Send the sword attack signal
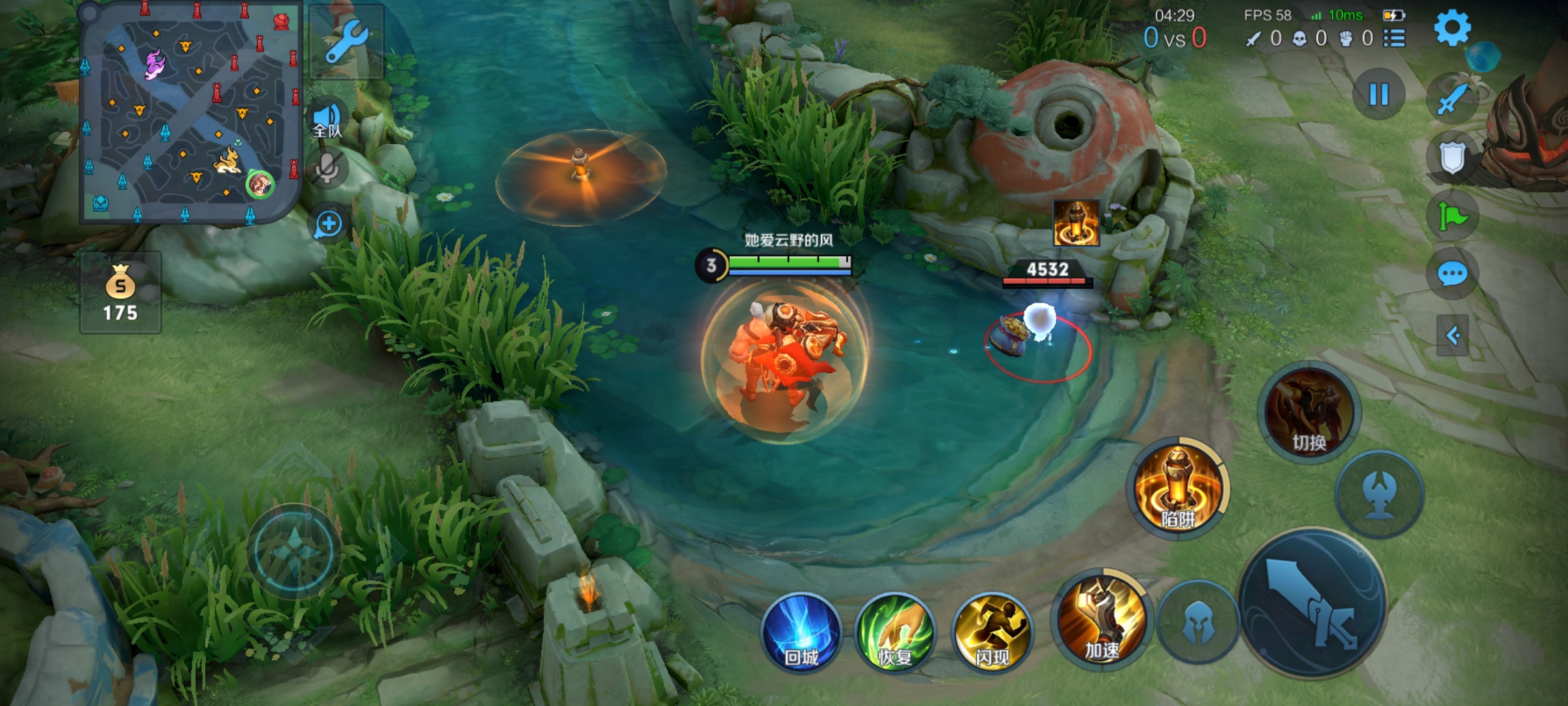 1453,99
